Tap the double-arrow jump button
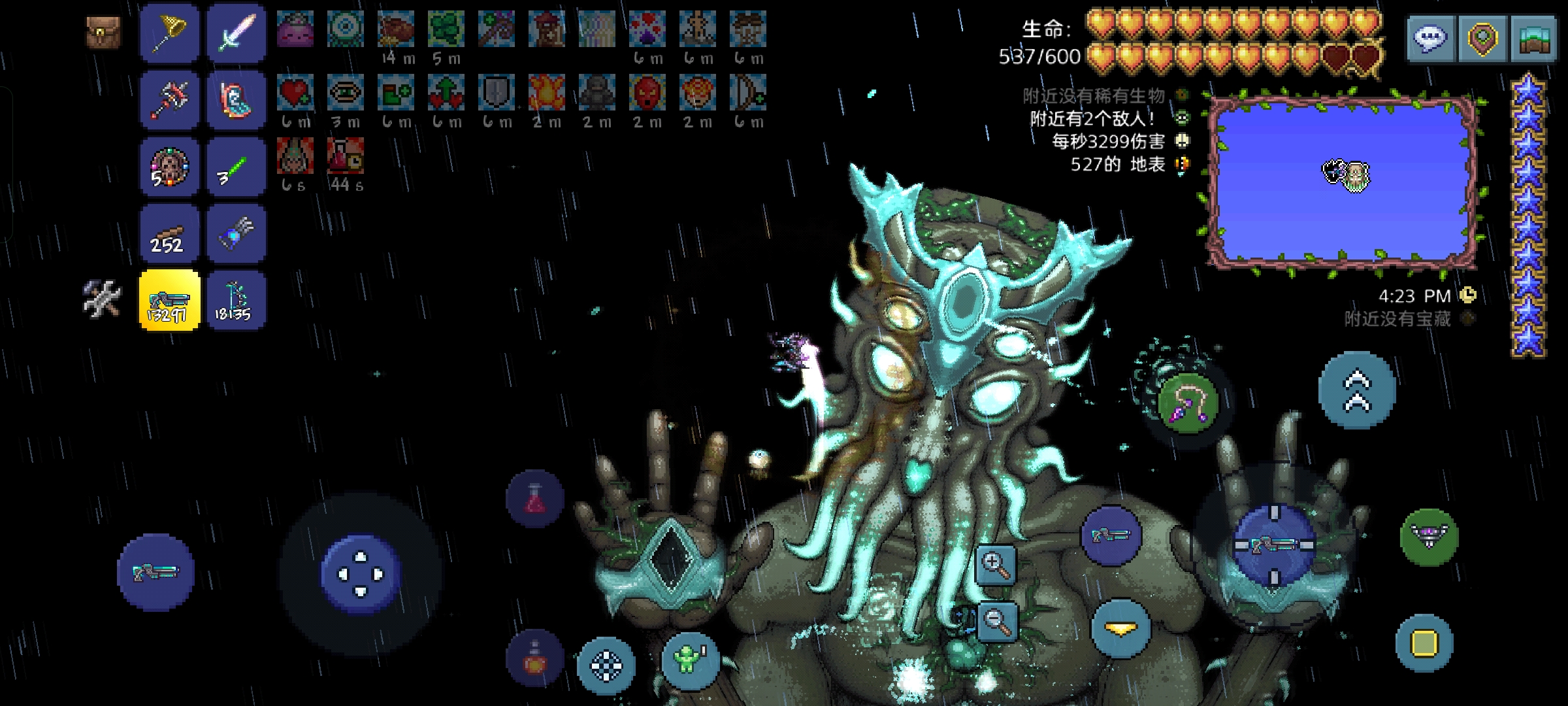 (x=1357, y=390)
